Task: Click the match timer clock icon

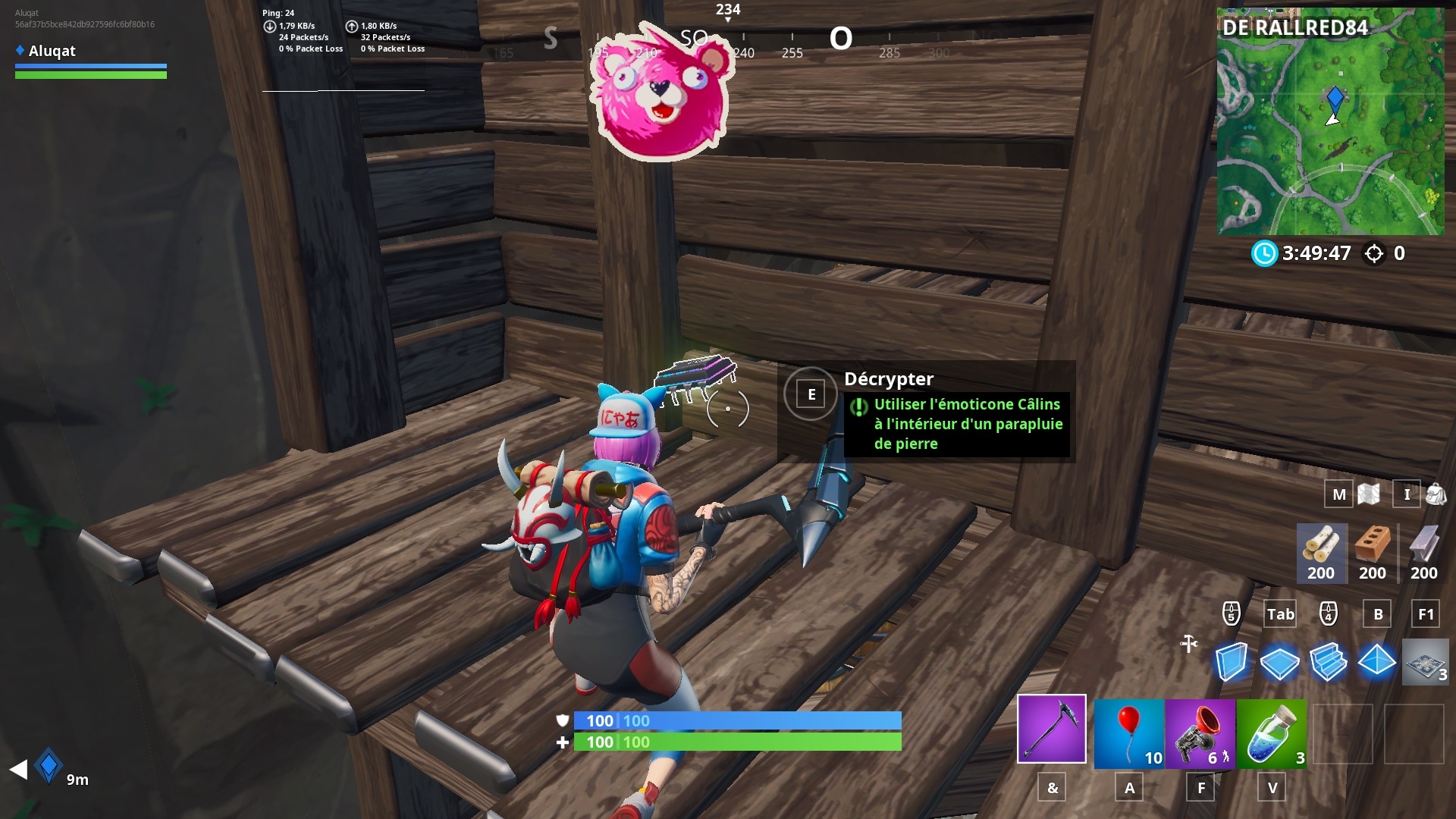Action: (1263, 254)
